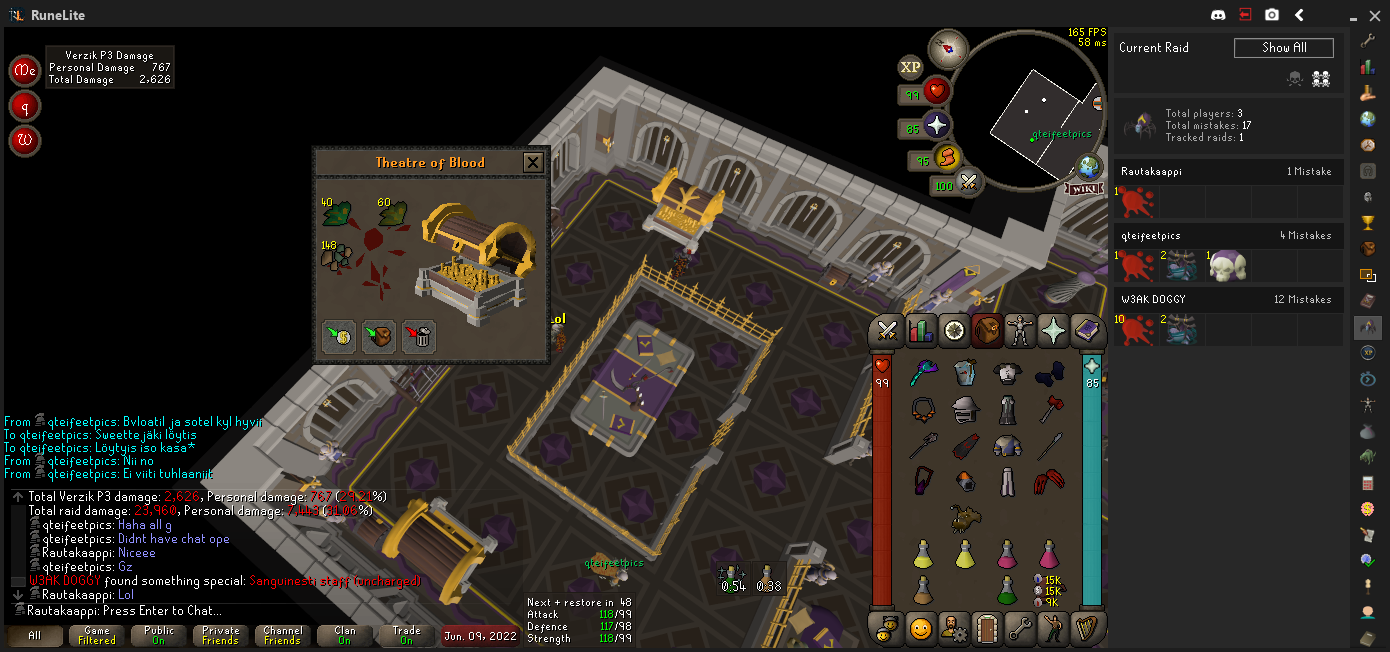
Task: Take all loot to inventory with the bag button
Action: click(x=379, y=337)
